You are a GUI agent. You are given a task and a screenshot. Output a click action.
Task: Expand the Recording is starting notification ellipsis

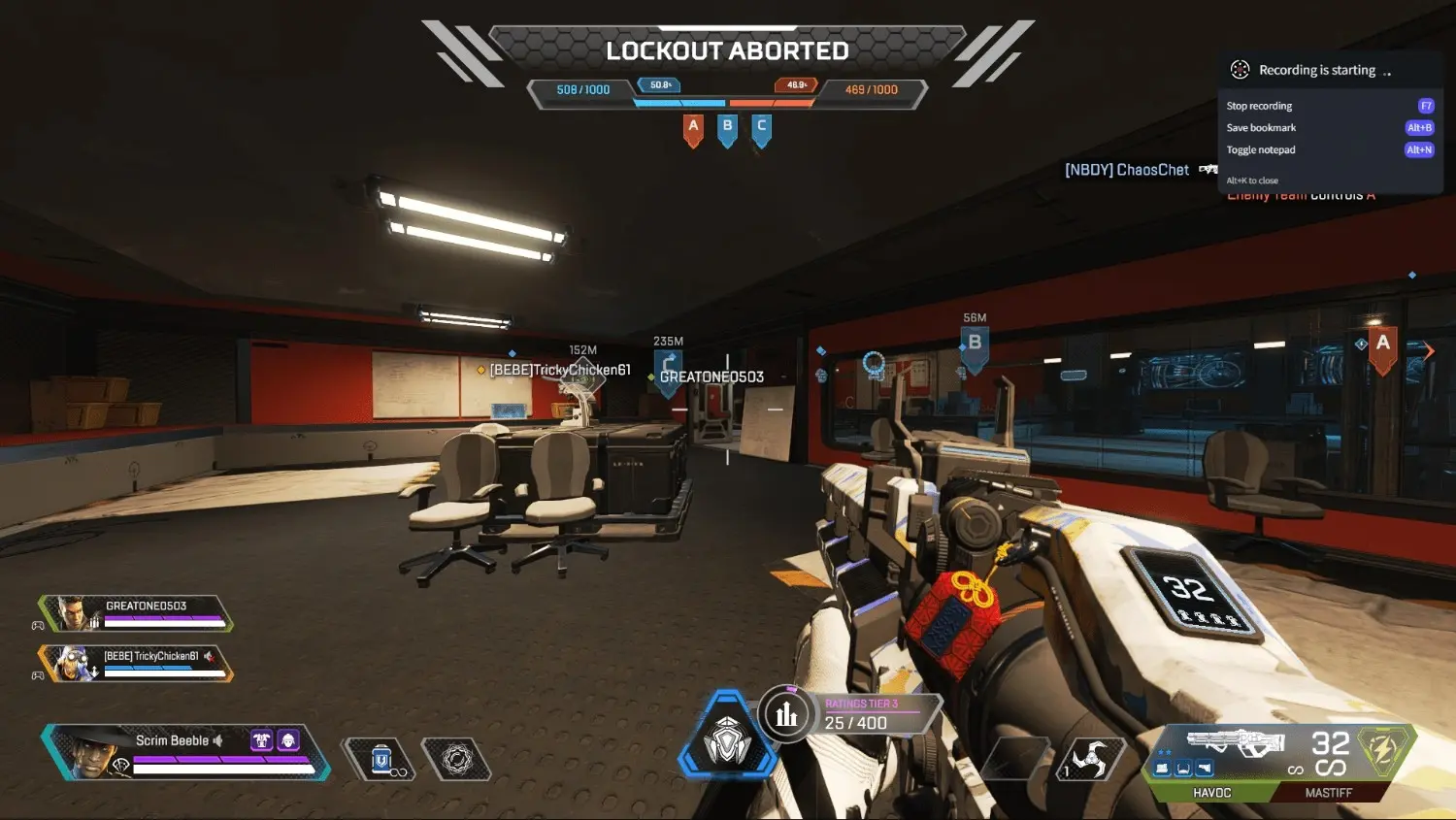click(x=1387, y=72)
